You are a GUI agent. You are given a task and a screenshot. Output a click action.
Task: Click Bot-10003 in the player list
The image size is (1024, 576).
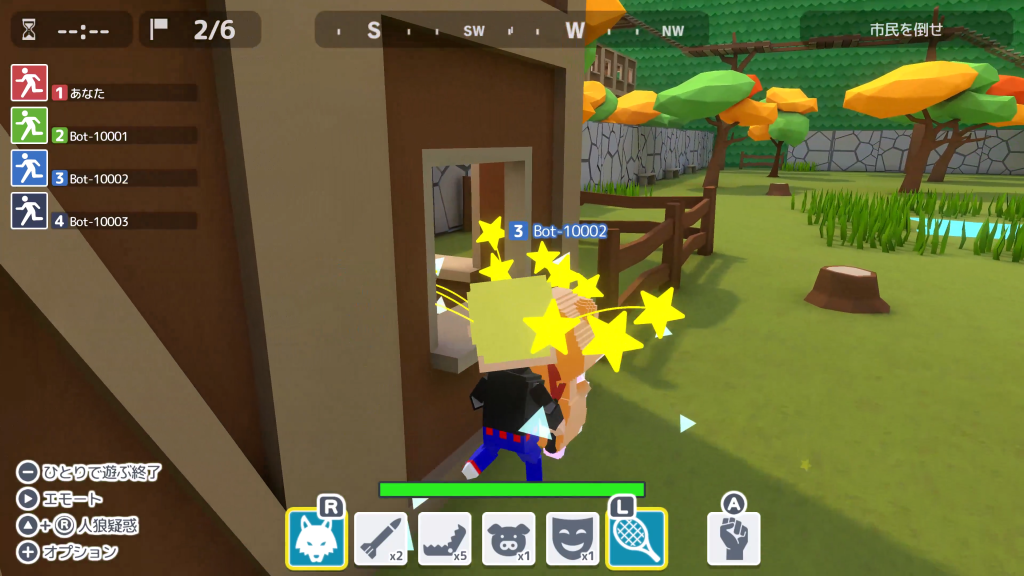click(x=104, y=221)
